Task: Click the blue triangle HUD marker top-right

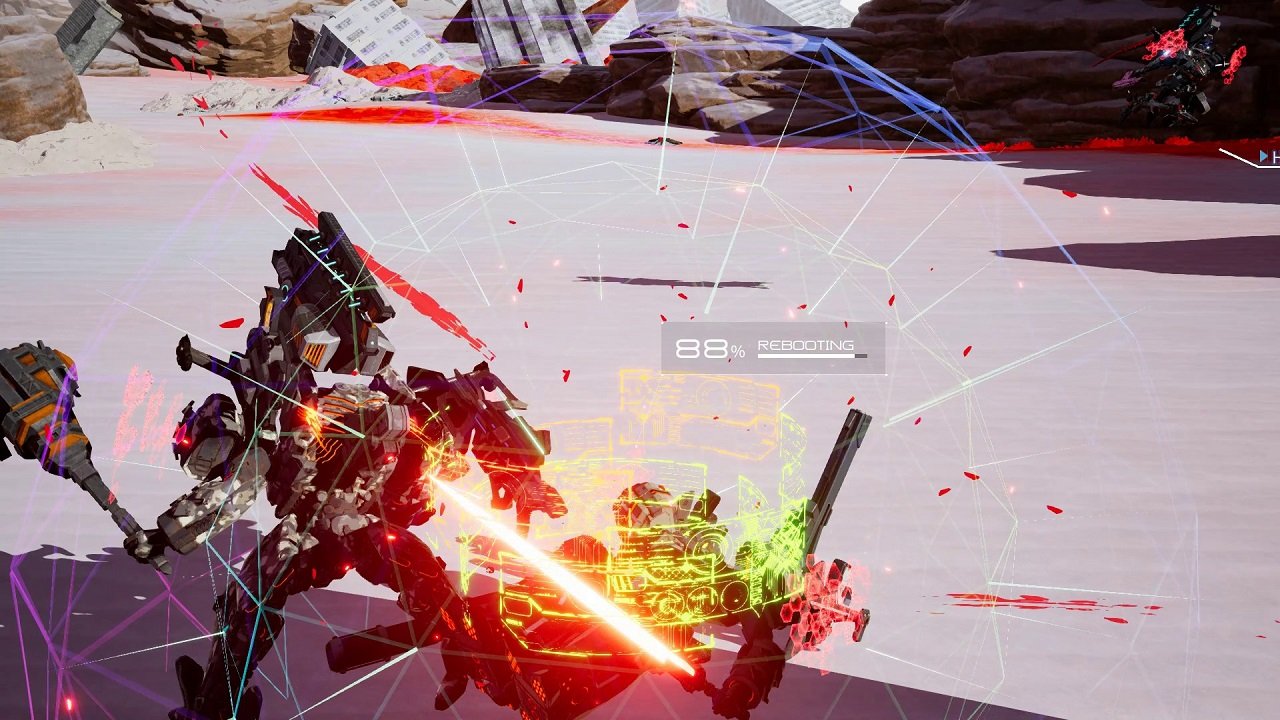Action: pyautogui.click(x=1263, y=155)
